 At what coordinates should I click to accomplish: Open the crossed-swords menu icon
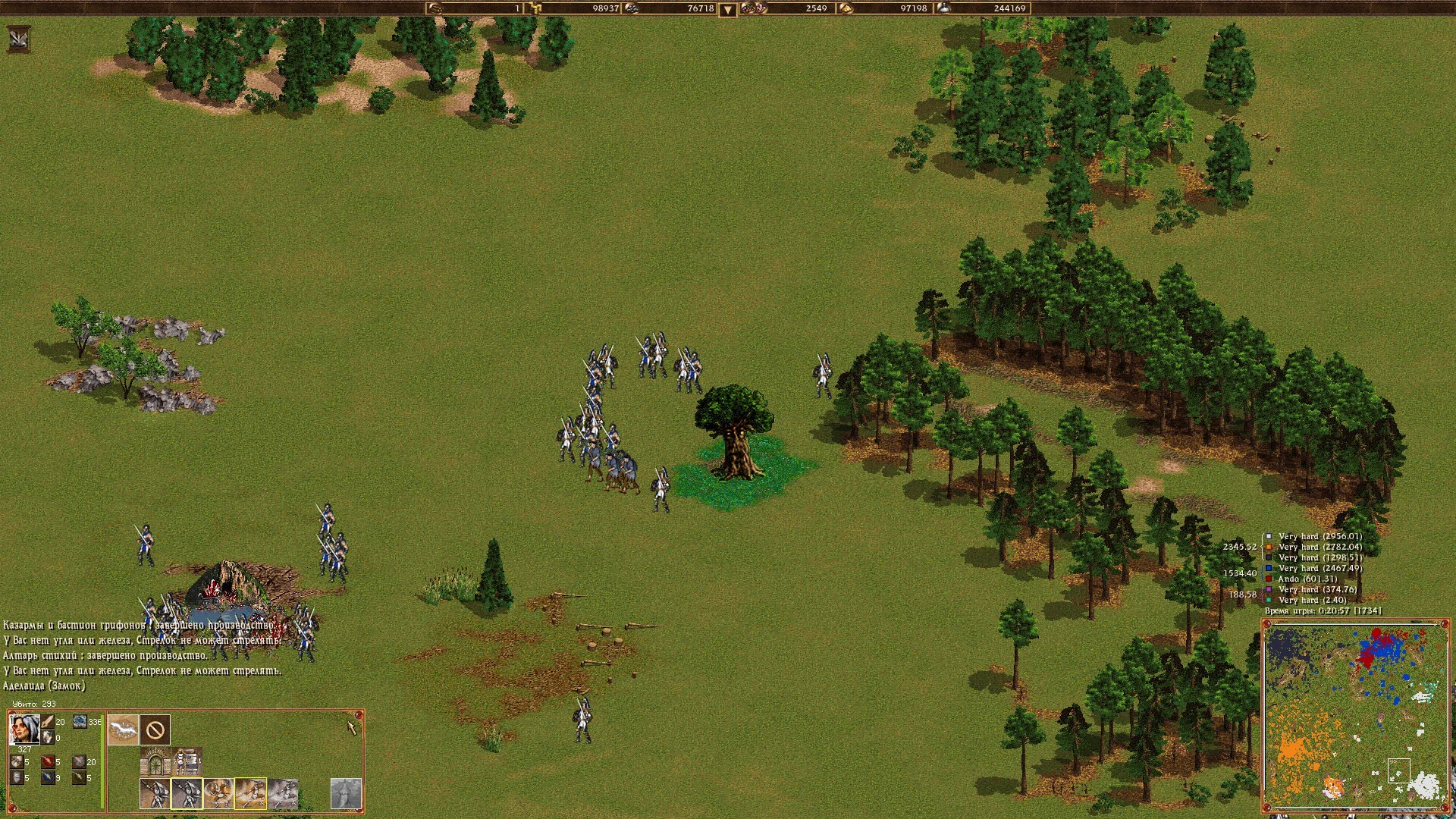pos(18,39)
